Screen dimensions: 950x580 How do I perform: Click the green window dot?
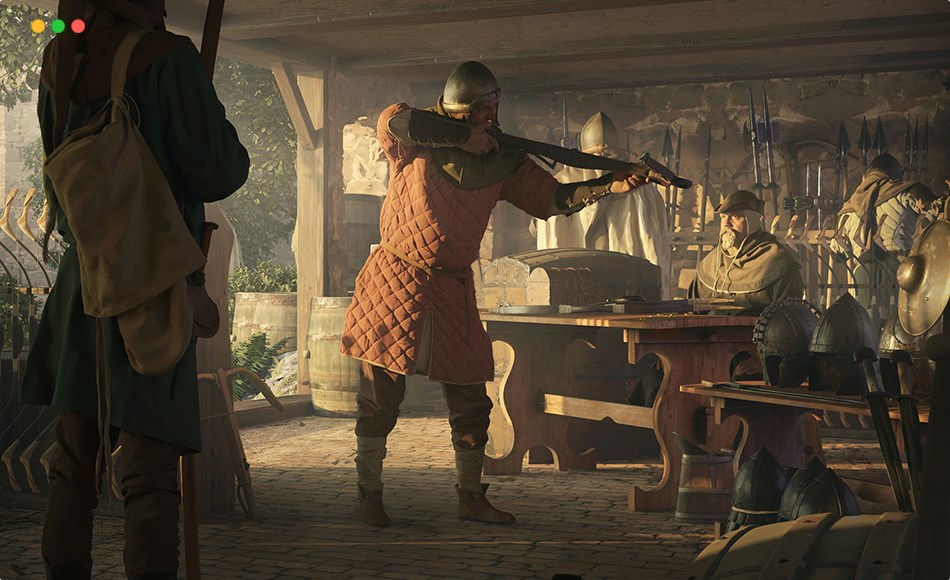coord(58,26)
